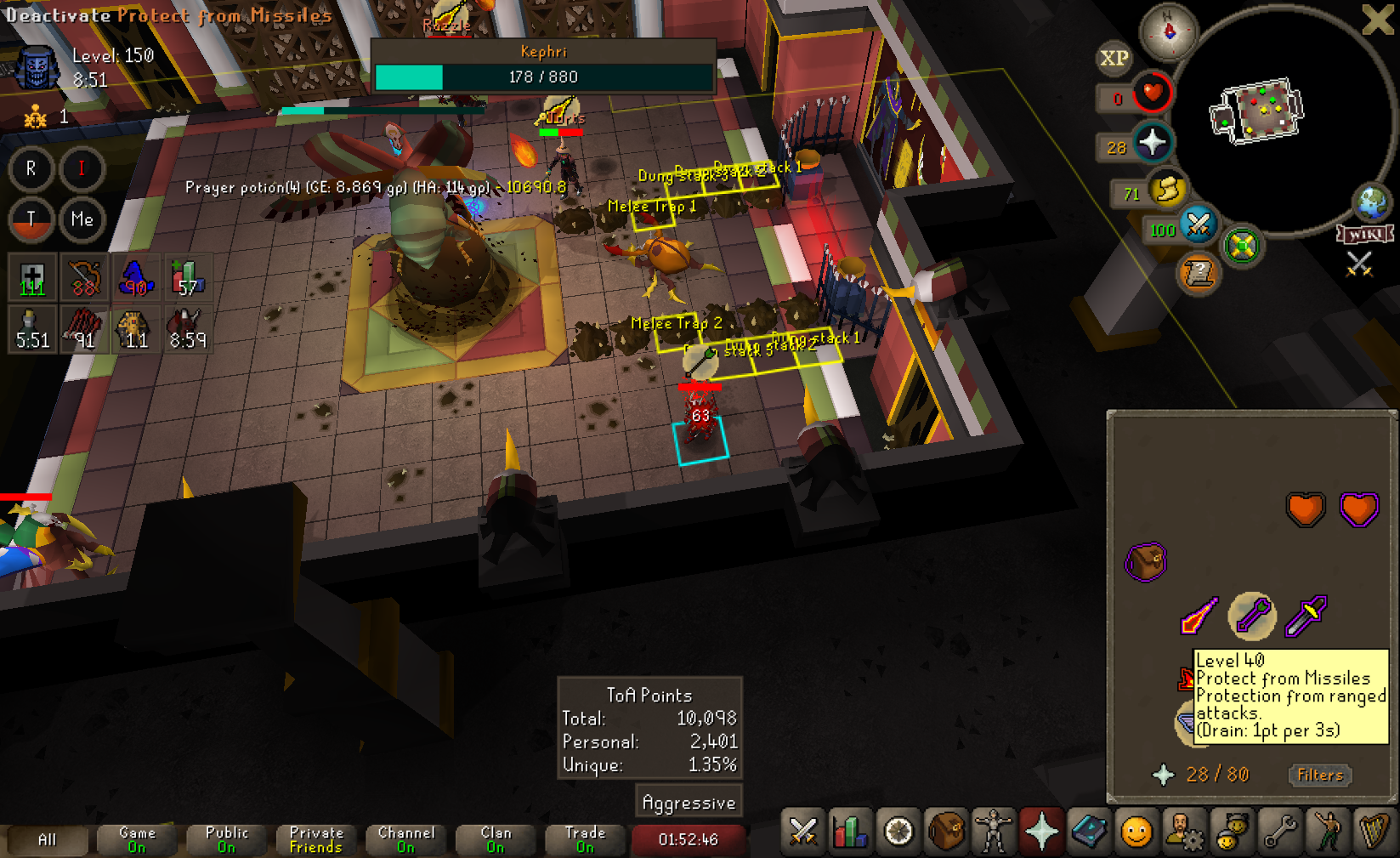This screenshot has height=858, width=1400.
Task: Deactivate the Protect from Missiles prayer
Action: [1252, 615]
